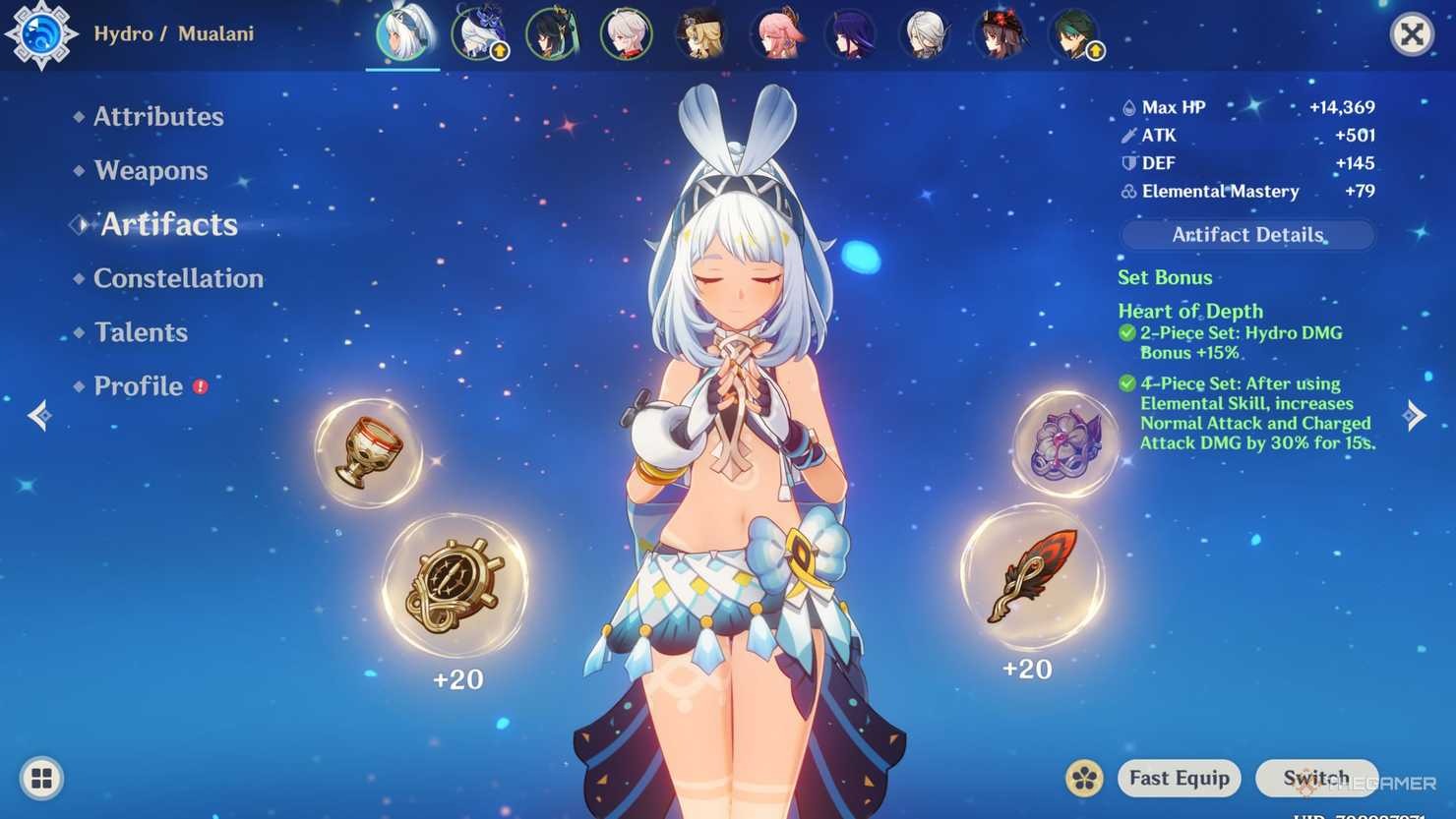This screenshot has width=1456, height=819.
Task: Click the Hydro element emblem
Action: tap(40, 34)
